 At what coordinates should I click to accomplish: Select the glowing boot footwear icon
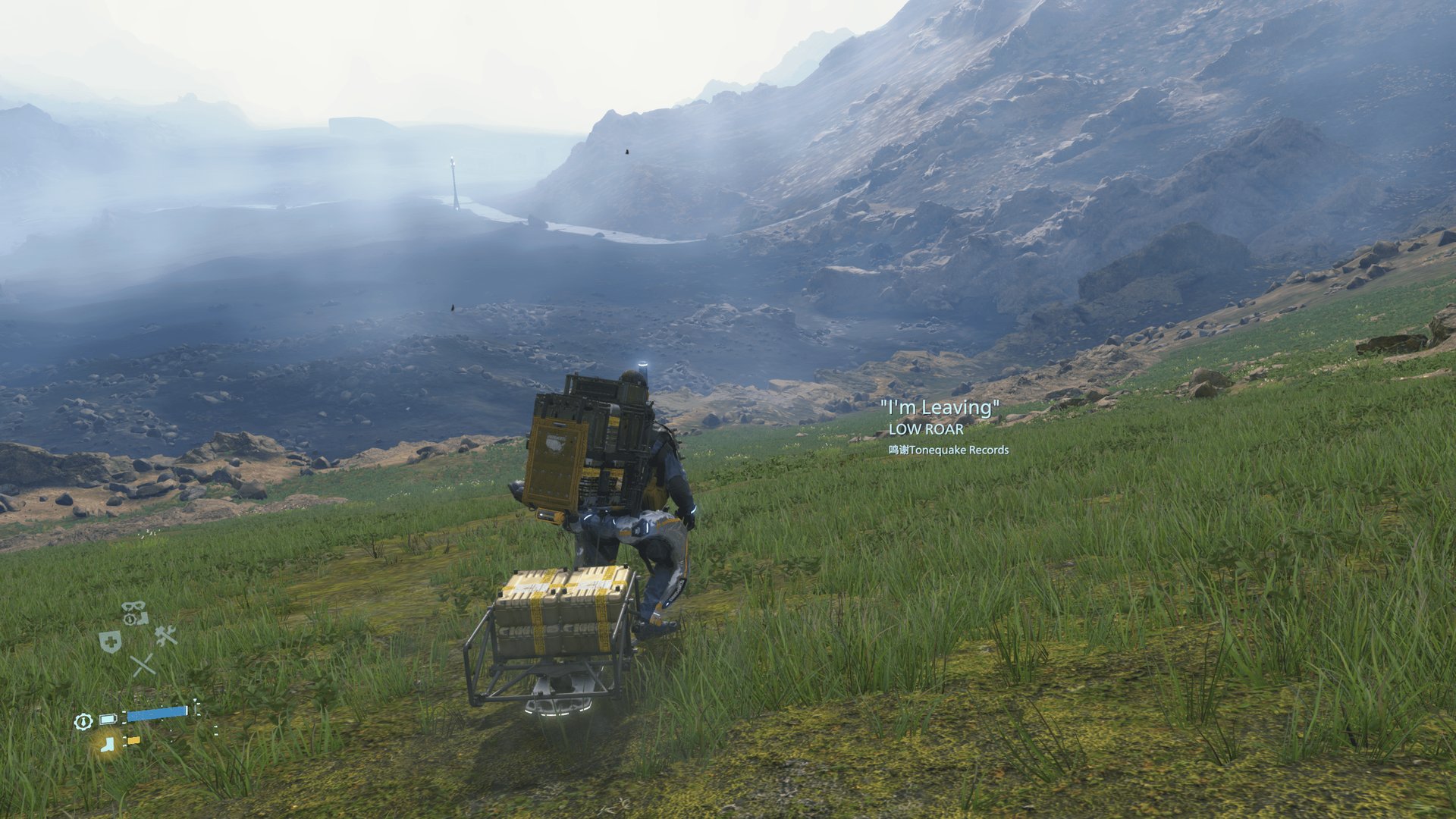(107, 746)
